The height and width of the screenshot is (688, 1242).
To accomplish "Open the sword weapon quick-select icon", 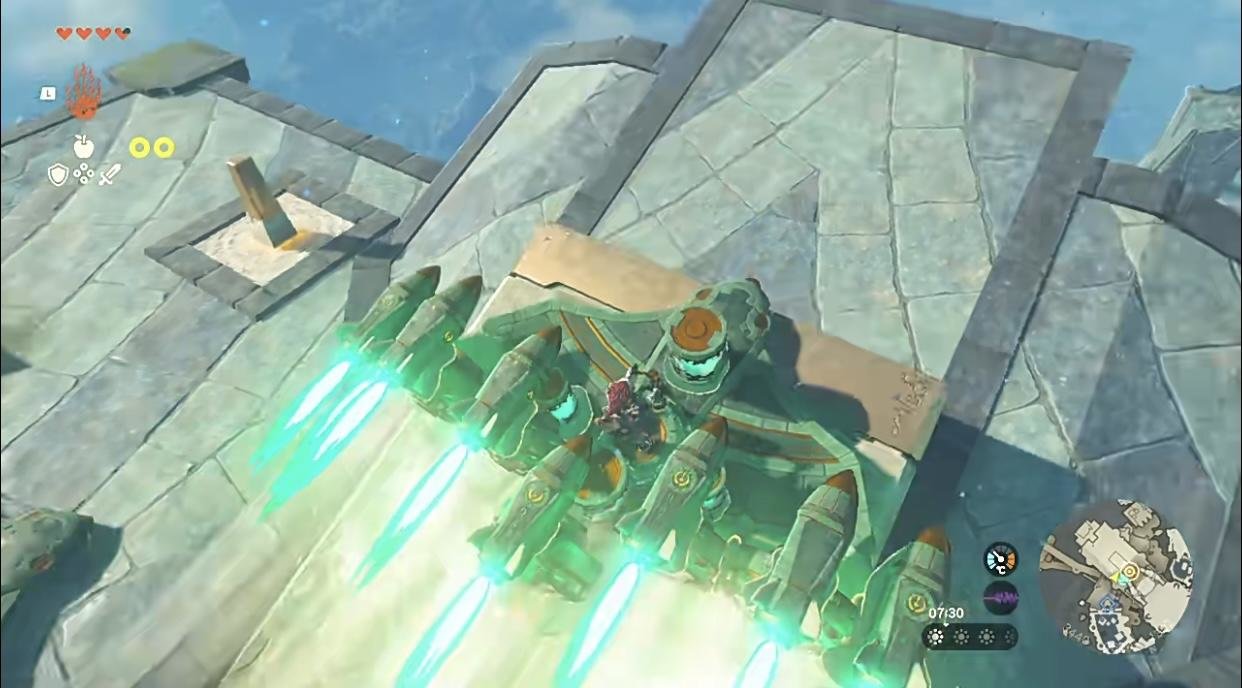I will click(x=109, y=175).
